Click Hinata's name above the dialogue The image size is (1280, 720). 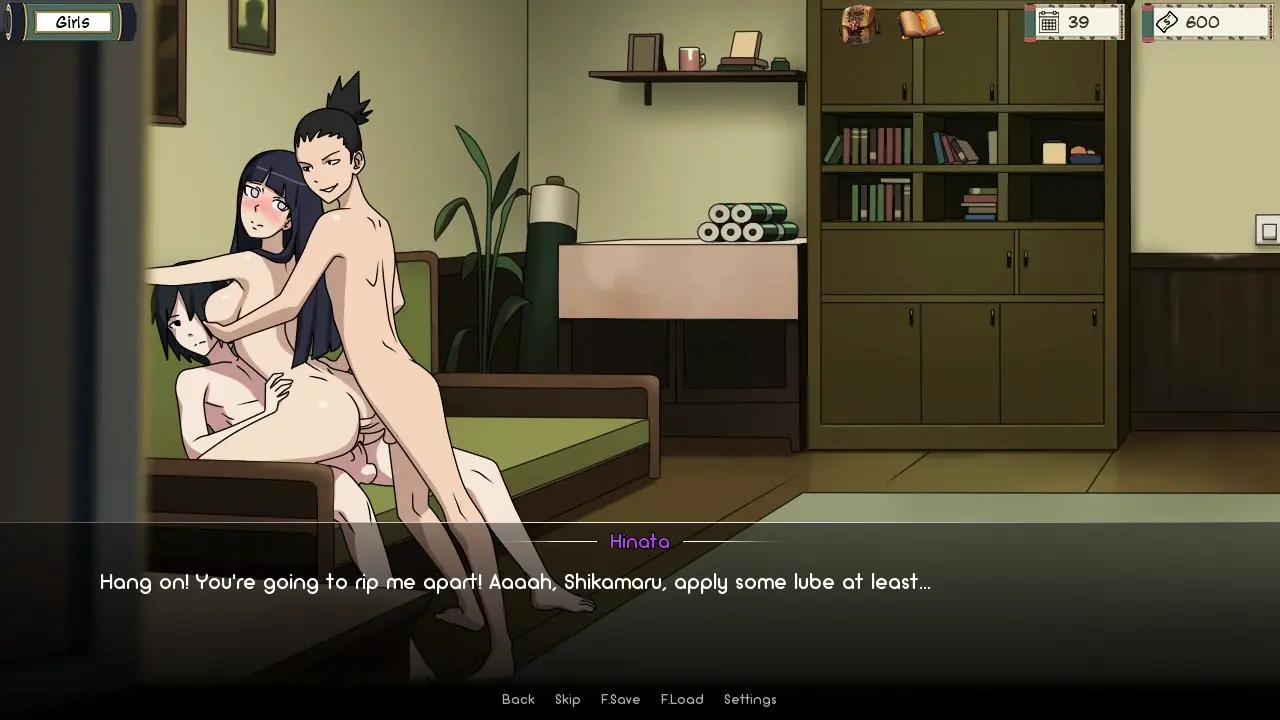coord(640,542)
